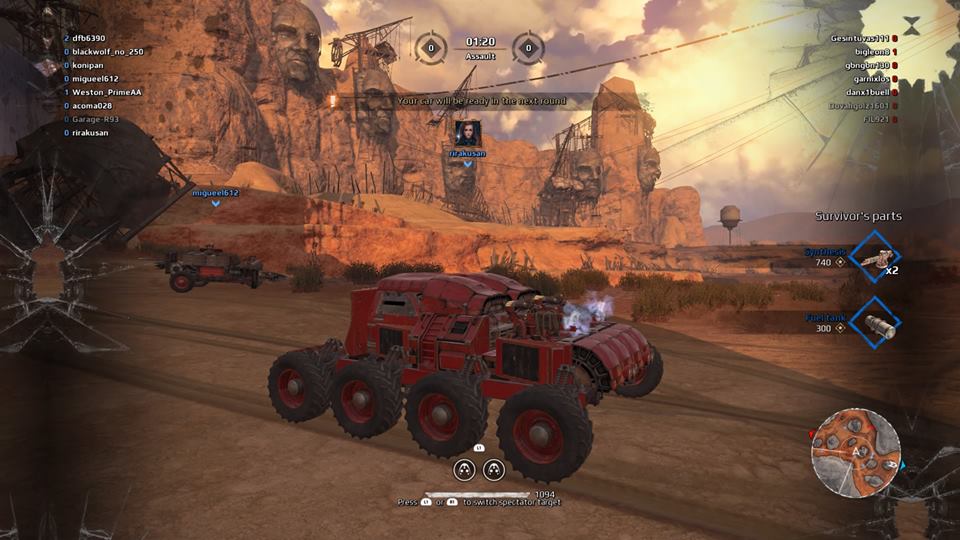The height and width of the screenshot is (540, 960).
Task: Choose enemy player bigleon8
Action: coord(869,51)
